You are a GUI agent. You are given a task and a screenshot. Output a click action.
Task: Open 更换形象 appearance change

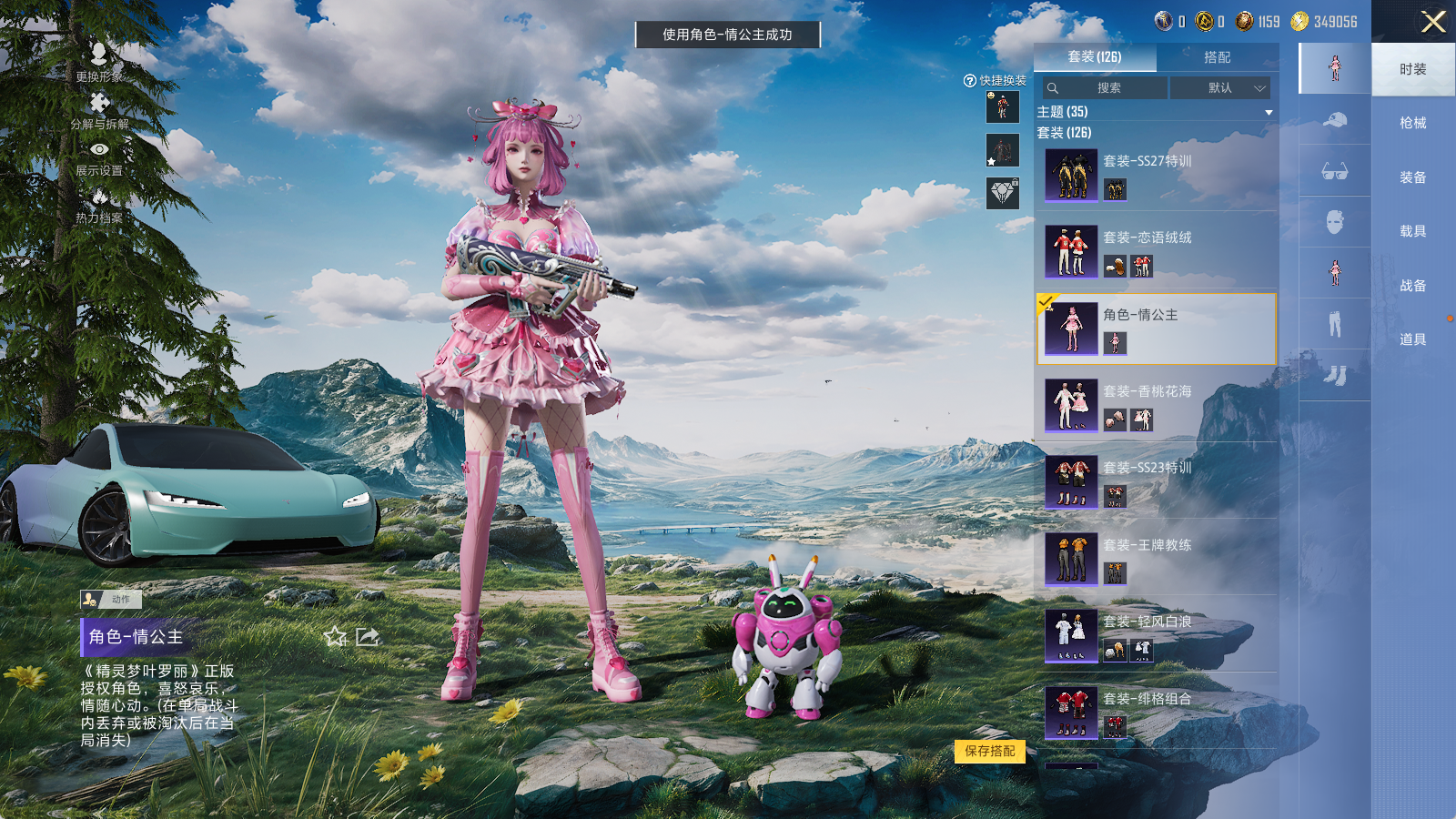coord(99,62)
